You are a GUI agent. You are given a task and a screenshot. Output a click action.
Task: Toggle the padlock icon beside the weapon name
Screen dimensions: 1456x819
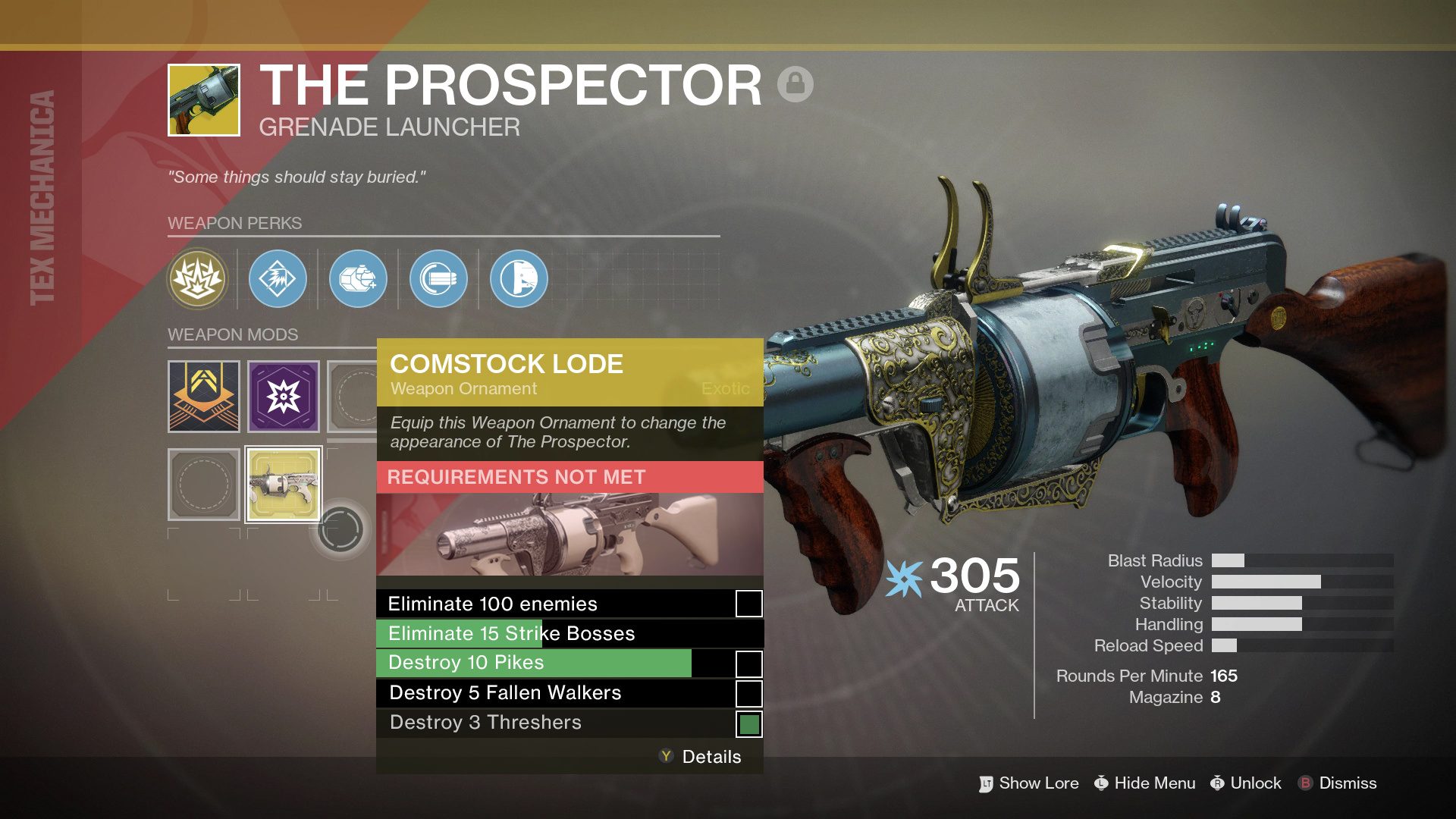click(795, 83)
